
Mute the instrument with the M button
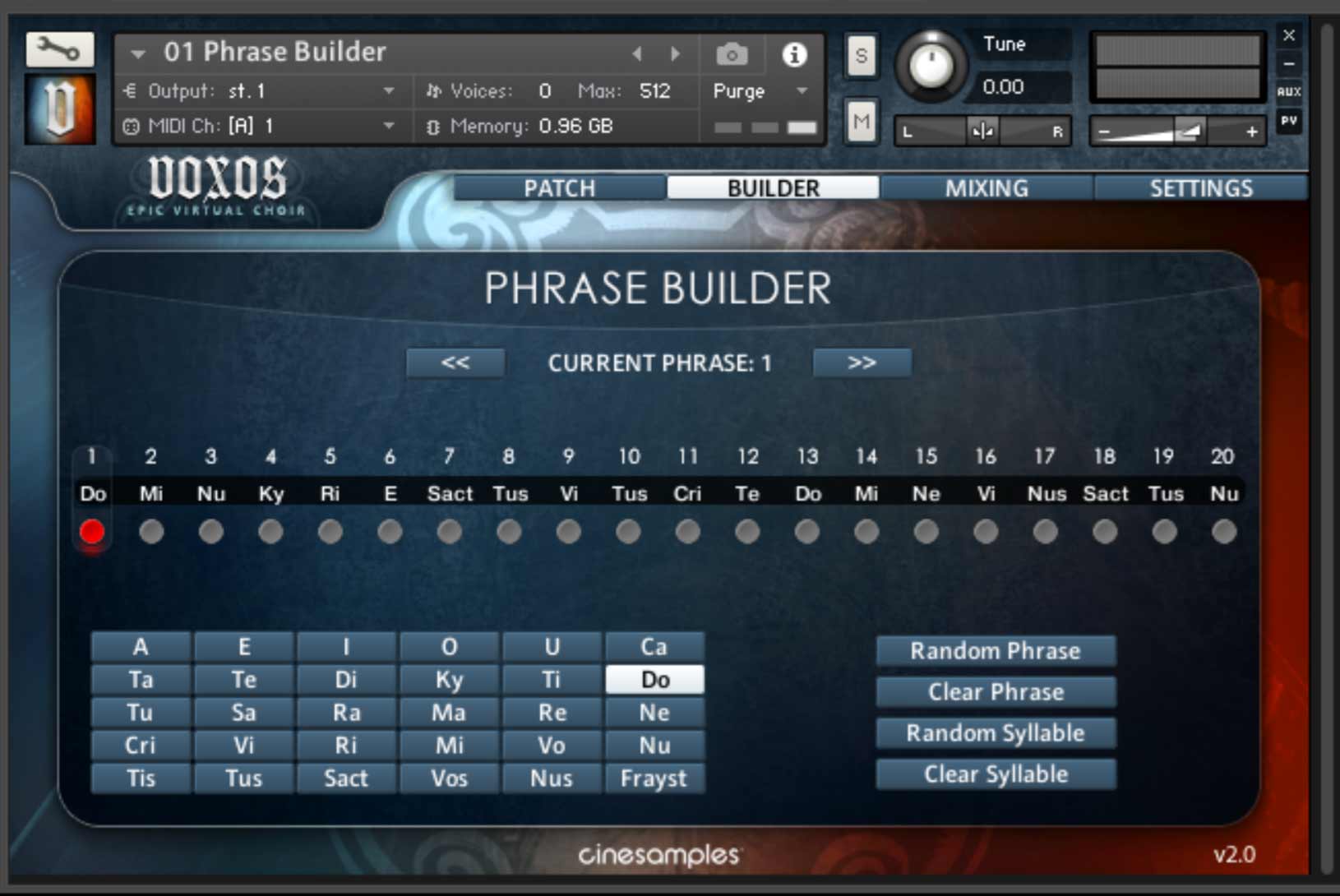click(861, 122)
